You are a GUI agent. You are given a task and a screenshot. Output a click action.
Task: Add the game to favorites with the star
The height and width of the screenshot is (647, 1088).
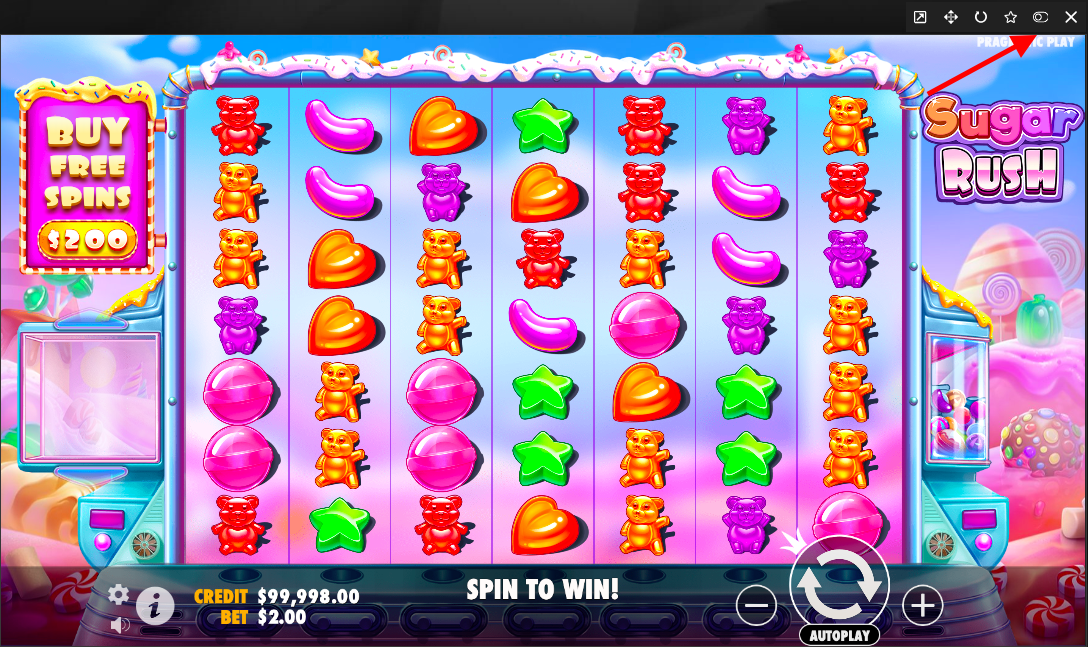point(1011,17)
